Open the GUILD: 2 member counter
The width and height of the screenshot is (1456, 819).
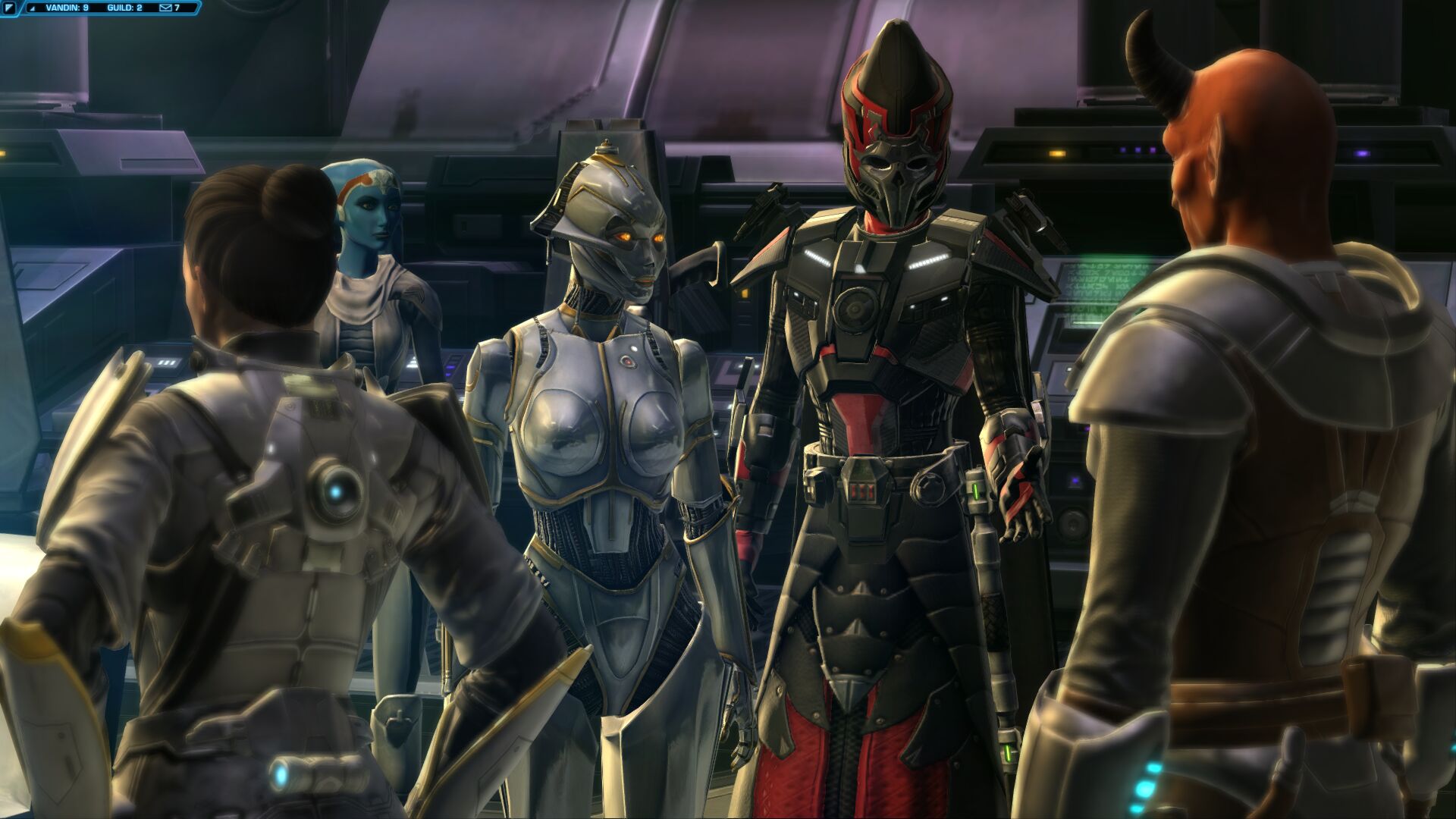pyautogui.click(x=125, y=8)
